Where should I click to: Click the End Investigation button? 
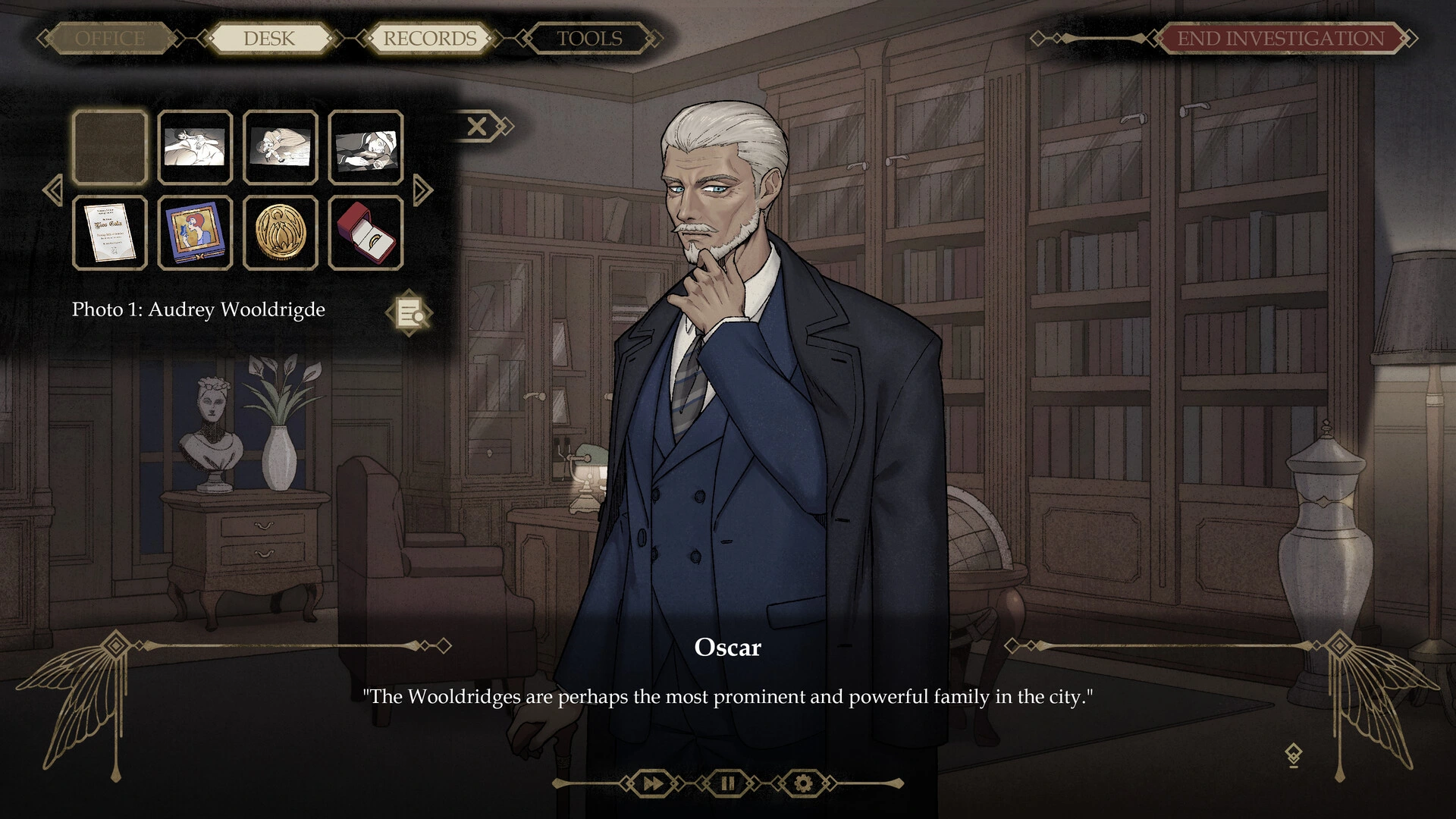[x=1280, y=39]
